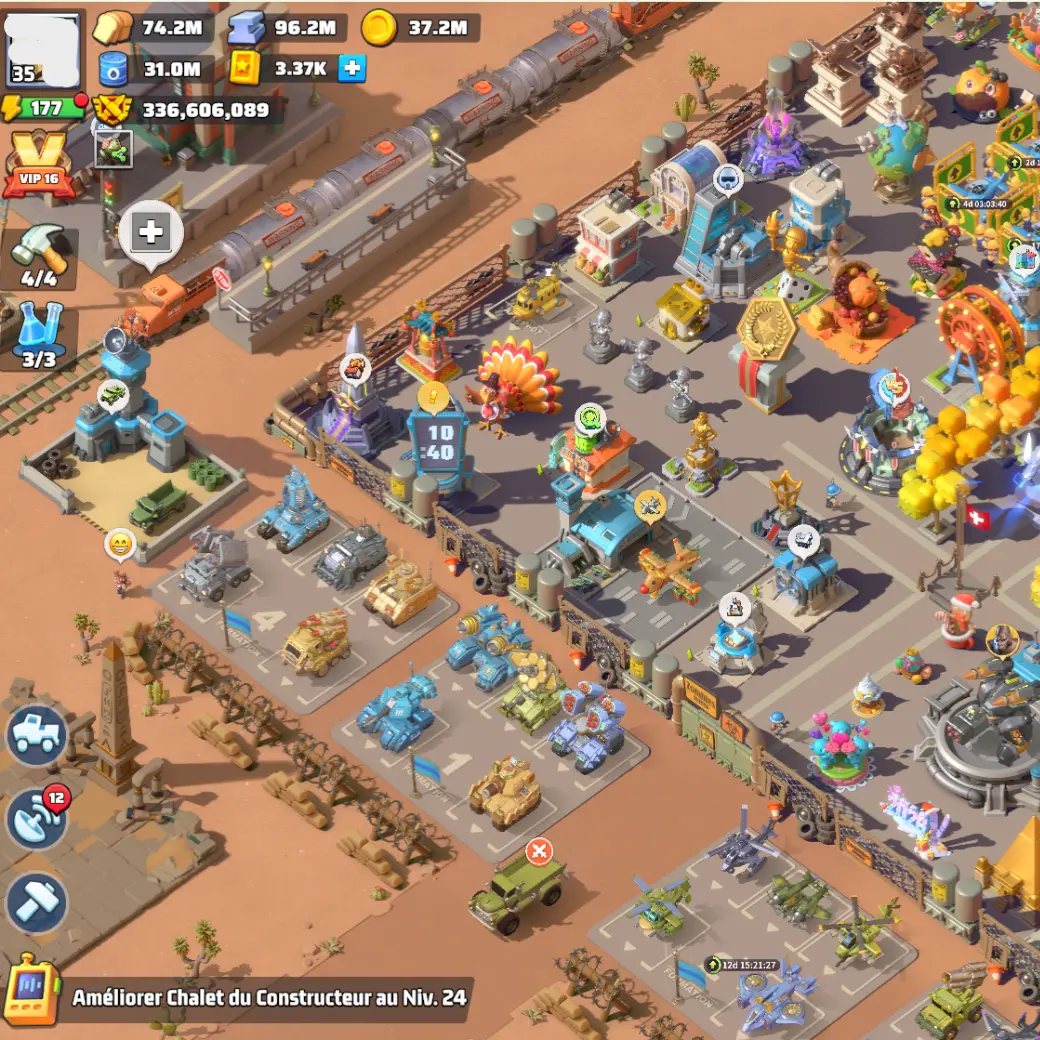
Task: Click the green energy bar showing 177
Action: point(46,108)
